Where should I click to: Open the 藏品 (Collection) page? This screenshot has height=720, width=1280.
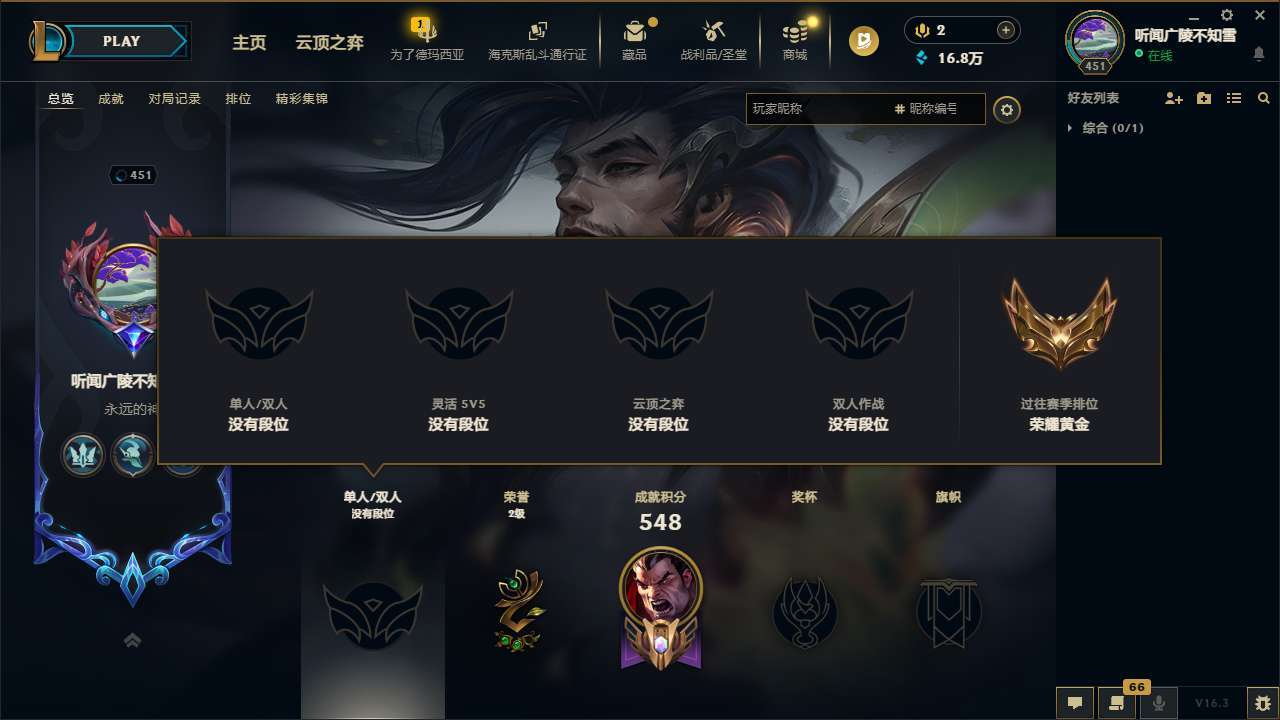coord(636,40)
